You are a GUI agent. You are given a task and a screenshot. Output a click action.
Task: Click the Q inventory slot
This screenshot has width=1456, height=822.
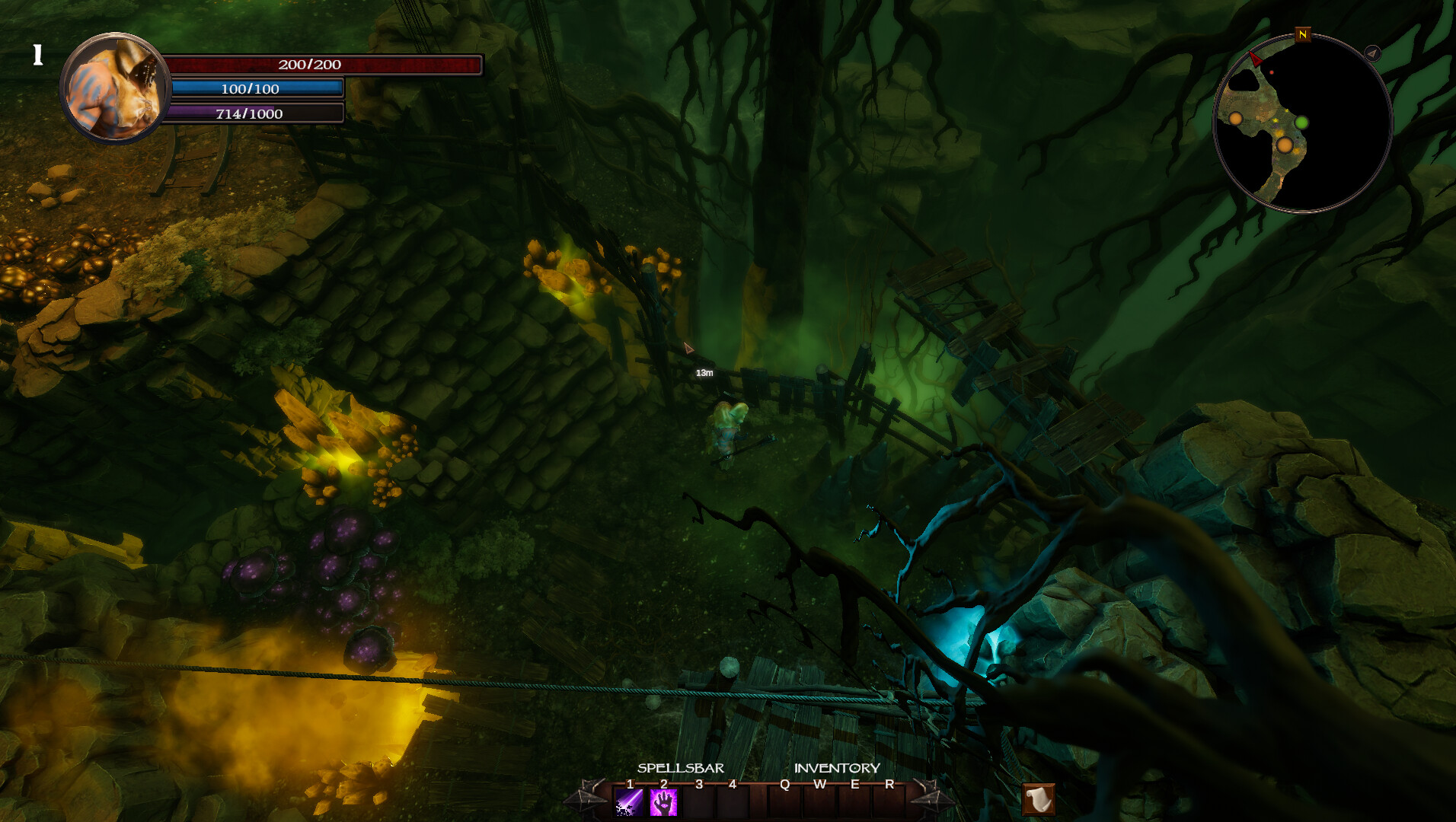tap(784, 801)
